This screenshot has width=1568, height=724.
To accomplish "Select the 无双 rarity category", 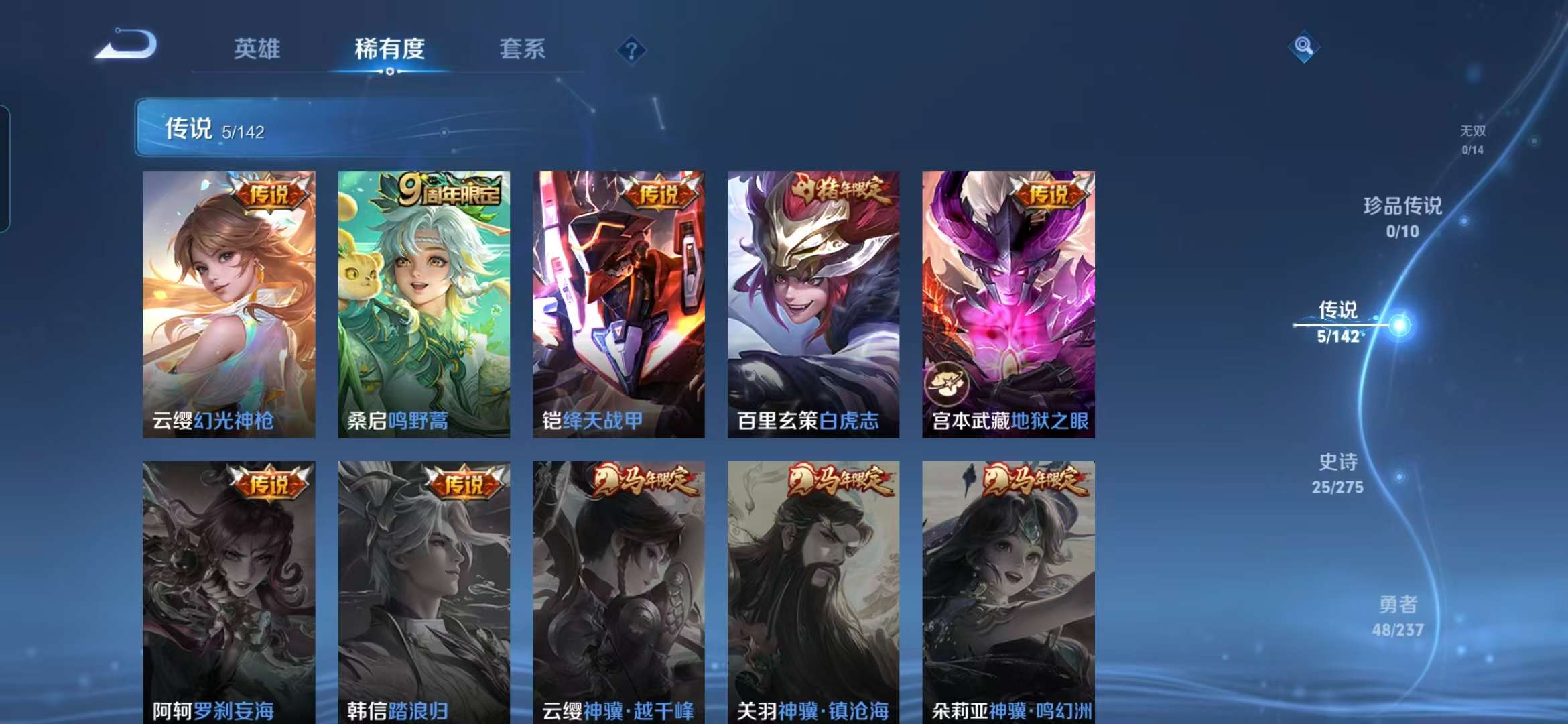I will click(1474, 133).
